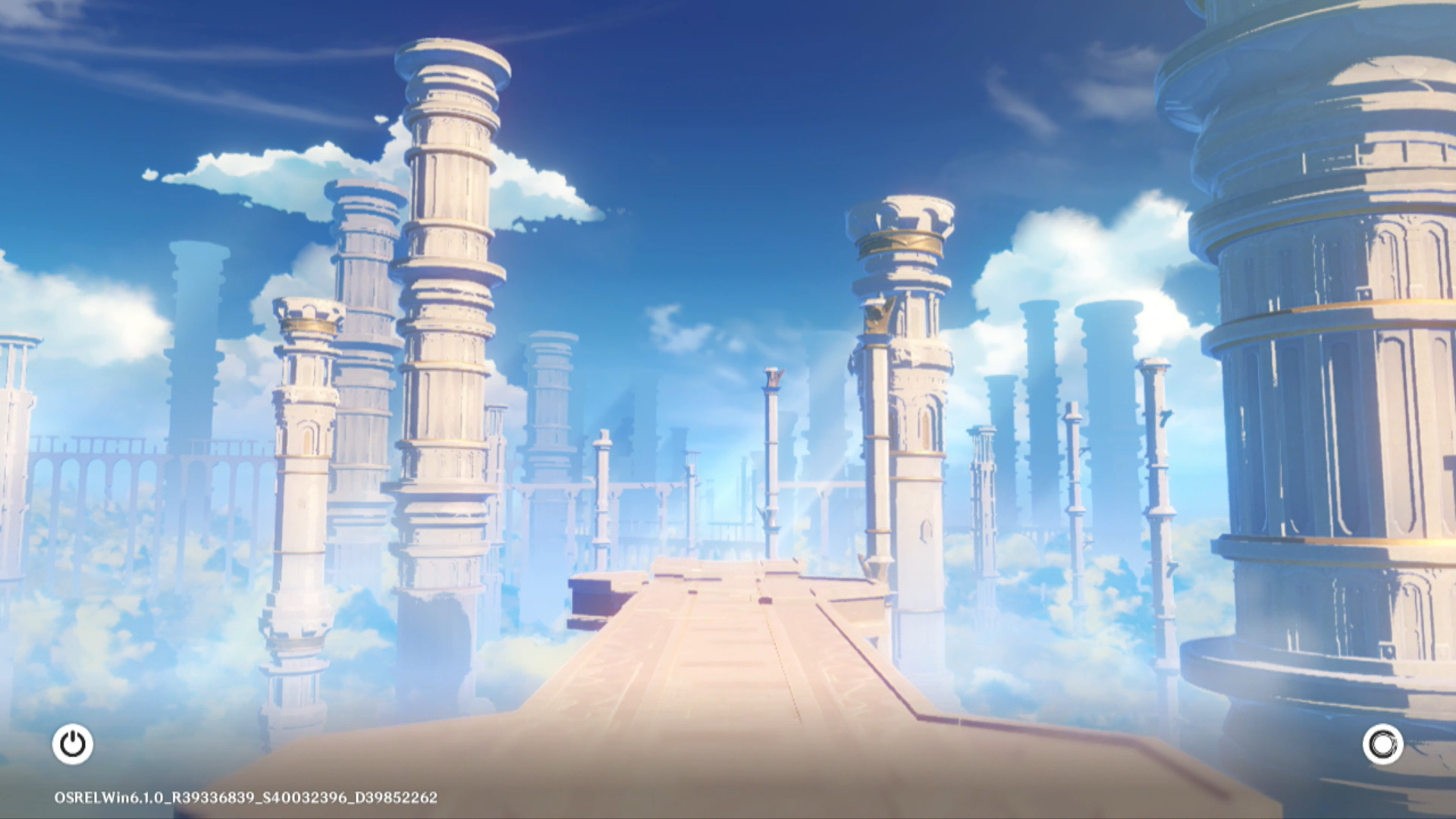Open the circular ring icon button
This screenshot has height=819, width=1456.
(x=1382, y=744)
